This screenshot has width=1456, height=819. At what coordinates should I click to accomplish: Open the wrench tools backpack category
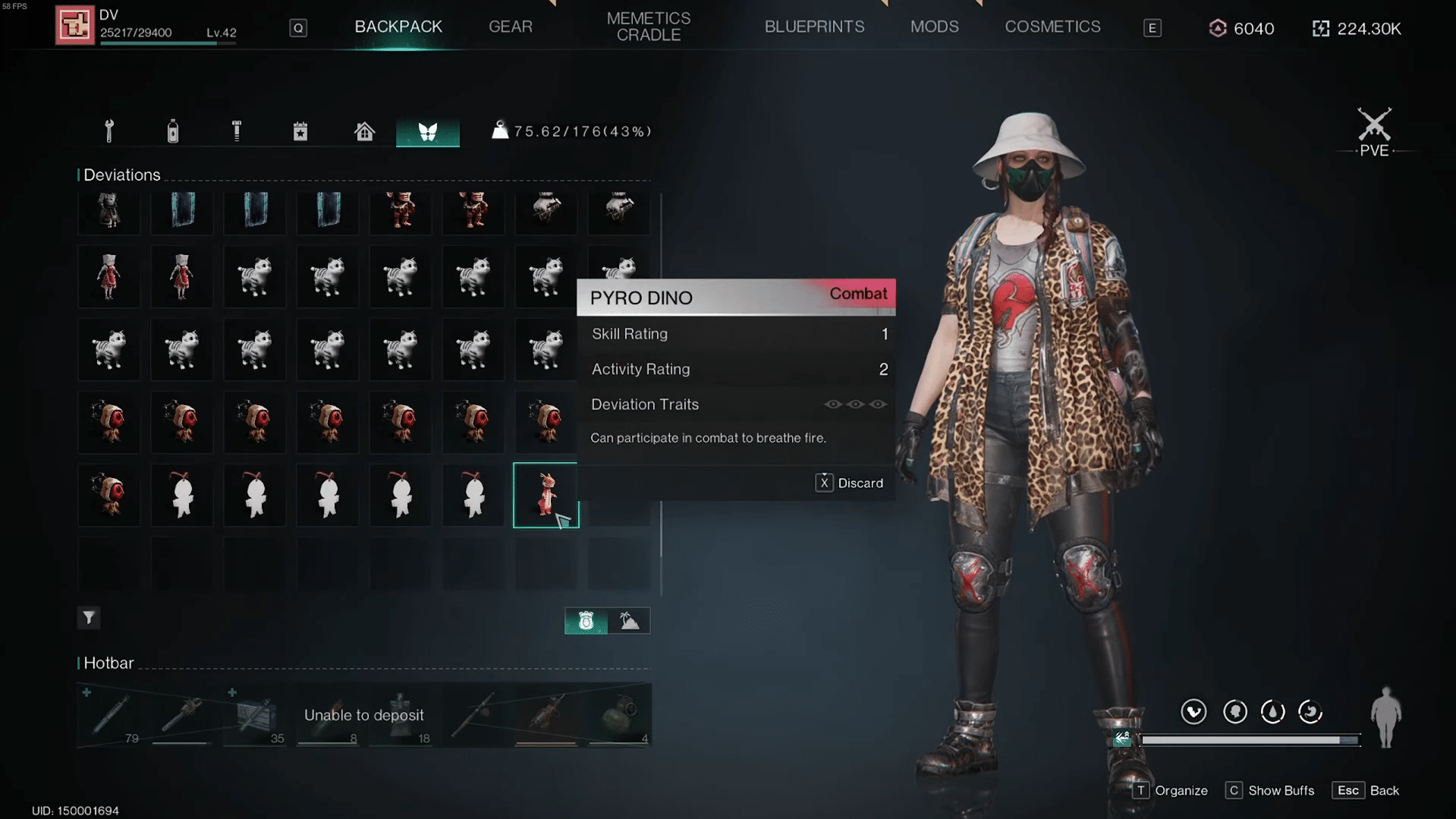(x=109, y=131)
